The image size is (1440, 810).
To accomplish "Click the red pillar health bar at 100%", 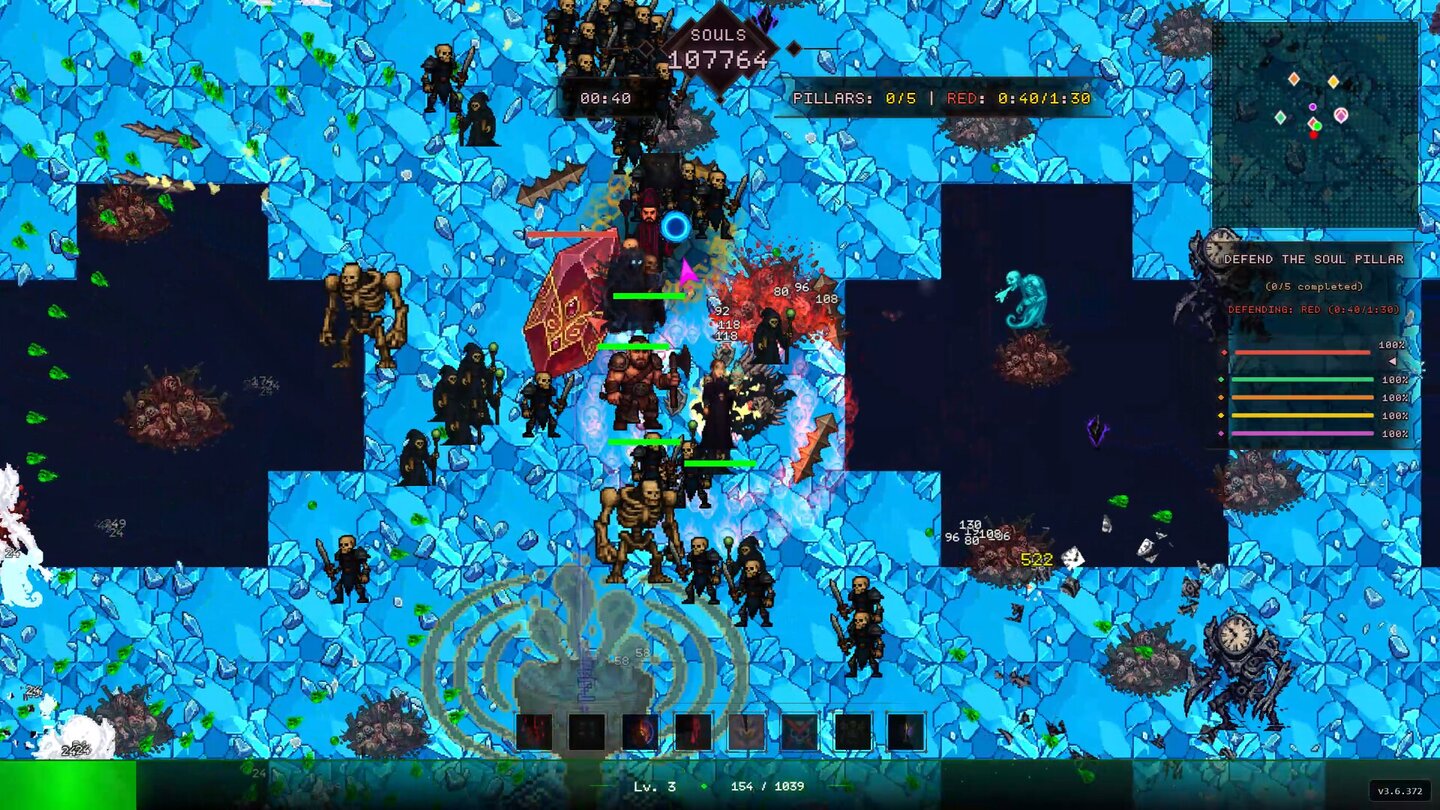I will [x=1299, y=352].
